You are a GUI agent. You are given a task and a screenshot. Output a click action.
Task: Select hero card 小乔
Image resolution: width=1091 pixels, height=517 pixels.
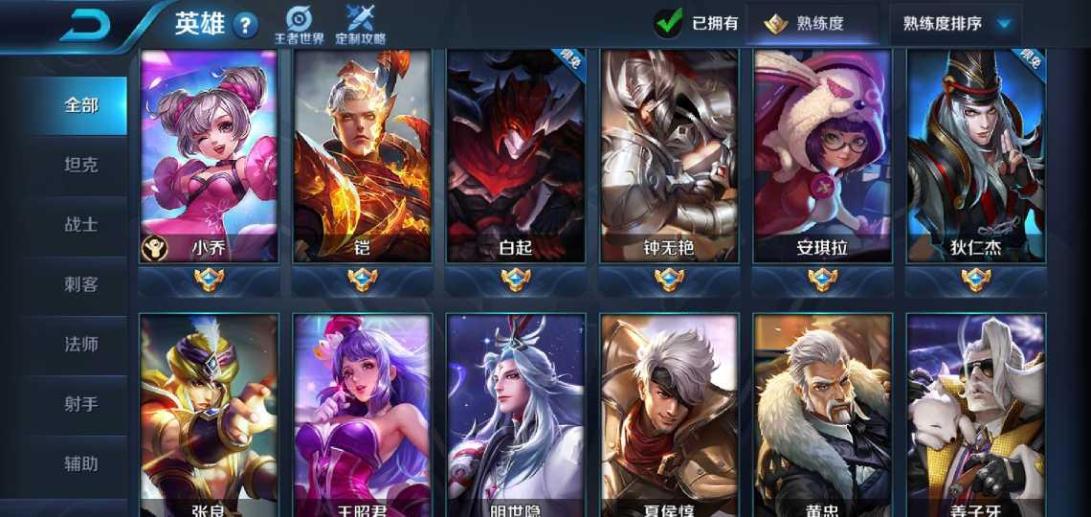pos(208,155)
